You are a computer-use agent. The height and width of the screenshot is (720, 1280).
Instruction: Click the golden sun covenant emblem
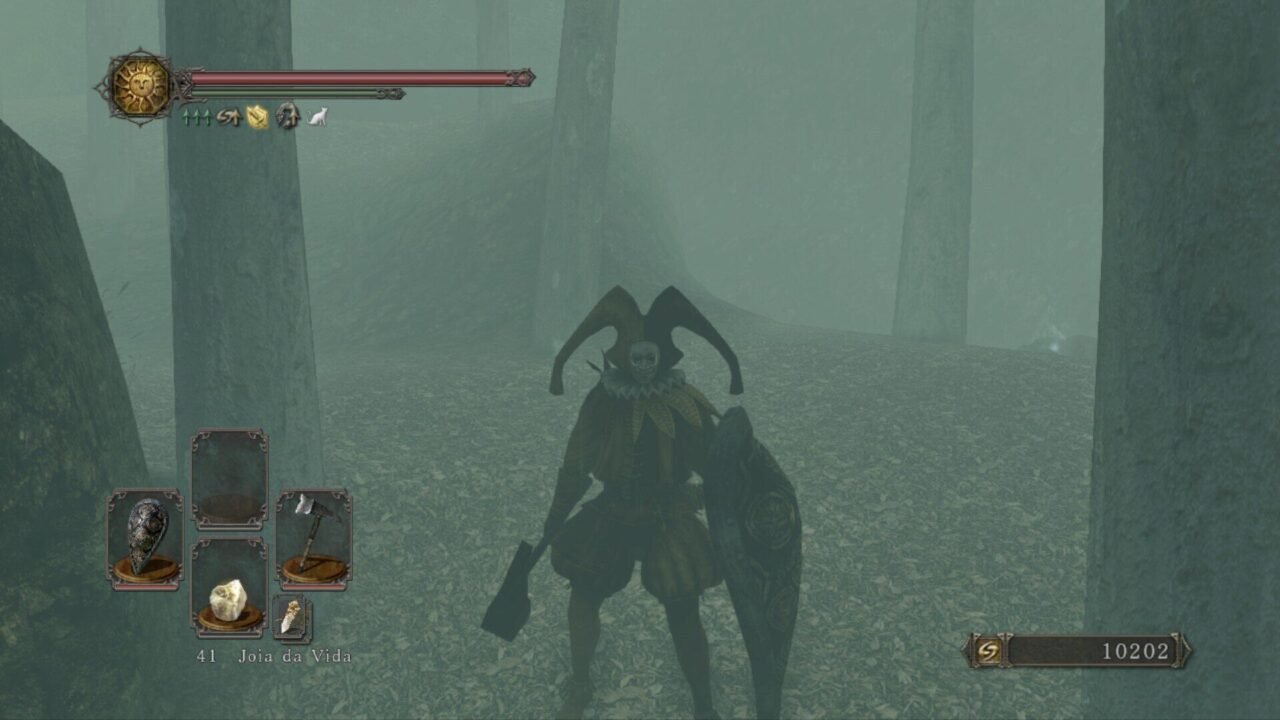pos(141,86)
